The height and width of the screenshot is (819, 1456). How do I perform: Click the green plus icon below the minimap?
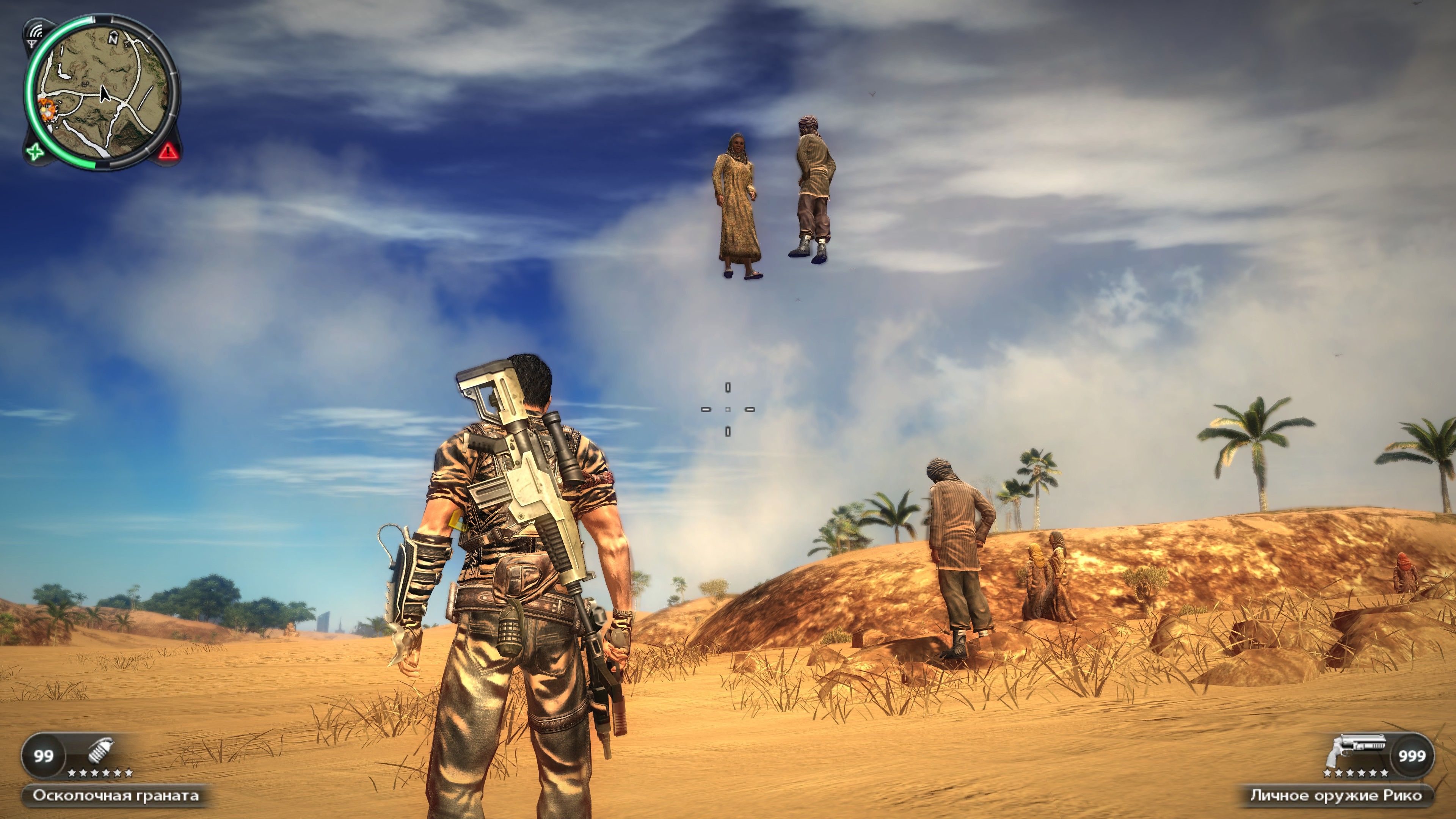(x=35, y=152)
